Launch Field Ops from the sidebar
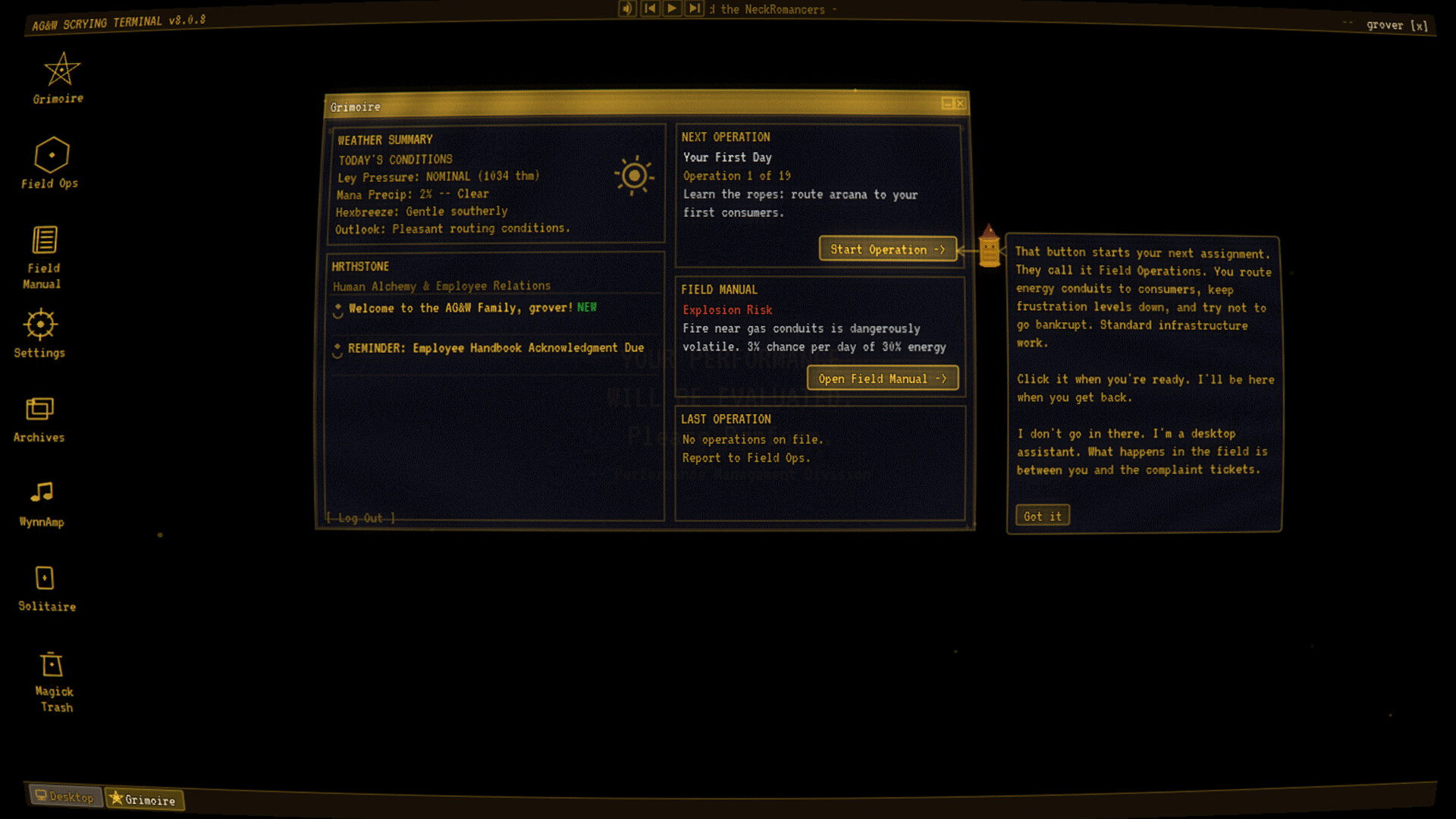 coord(52,159)
